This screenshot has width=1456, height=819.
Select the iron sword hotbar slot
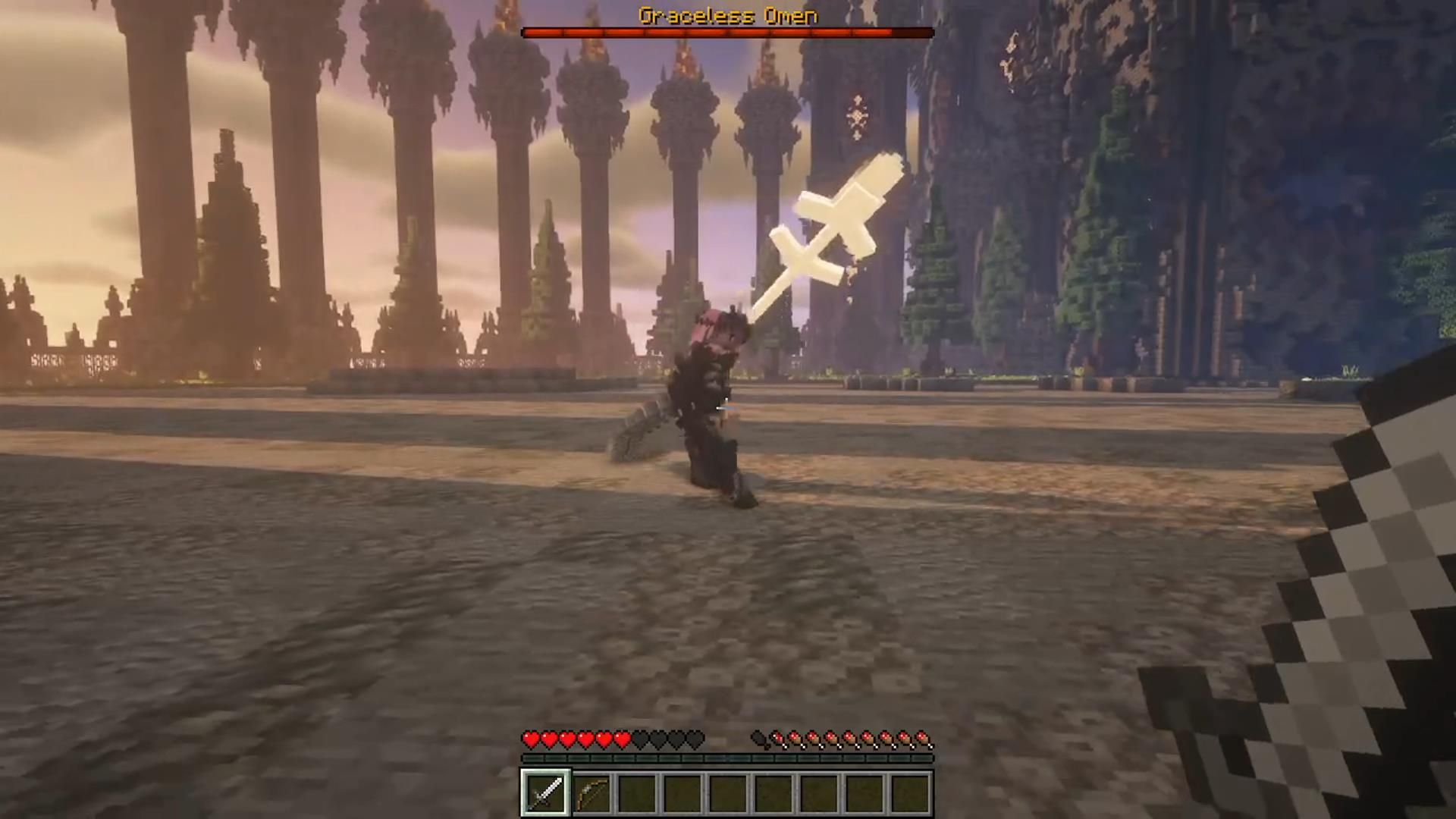point(545,793)
